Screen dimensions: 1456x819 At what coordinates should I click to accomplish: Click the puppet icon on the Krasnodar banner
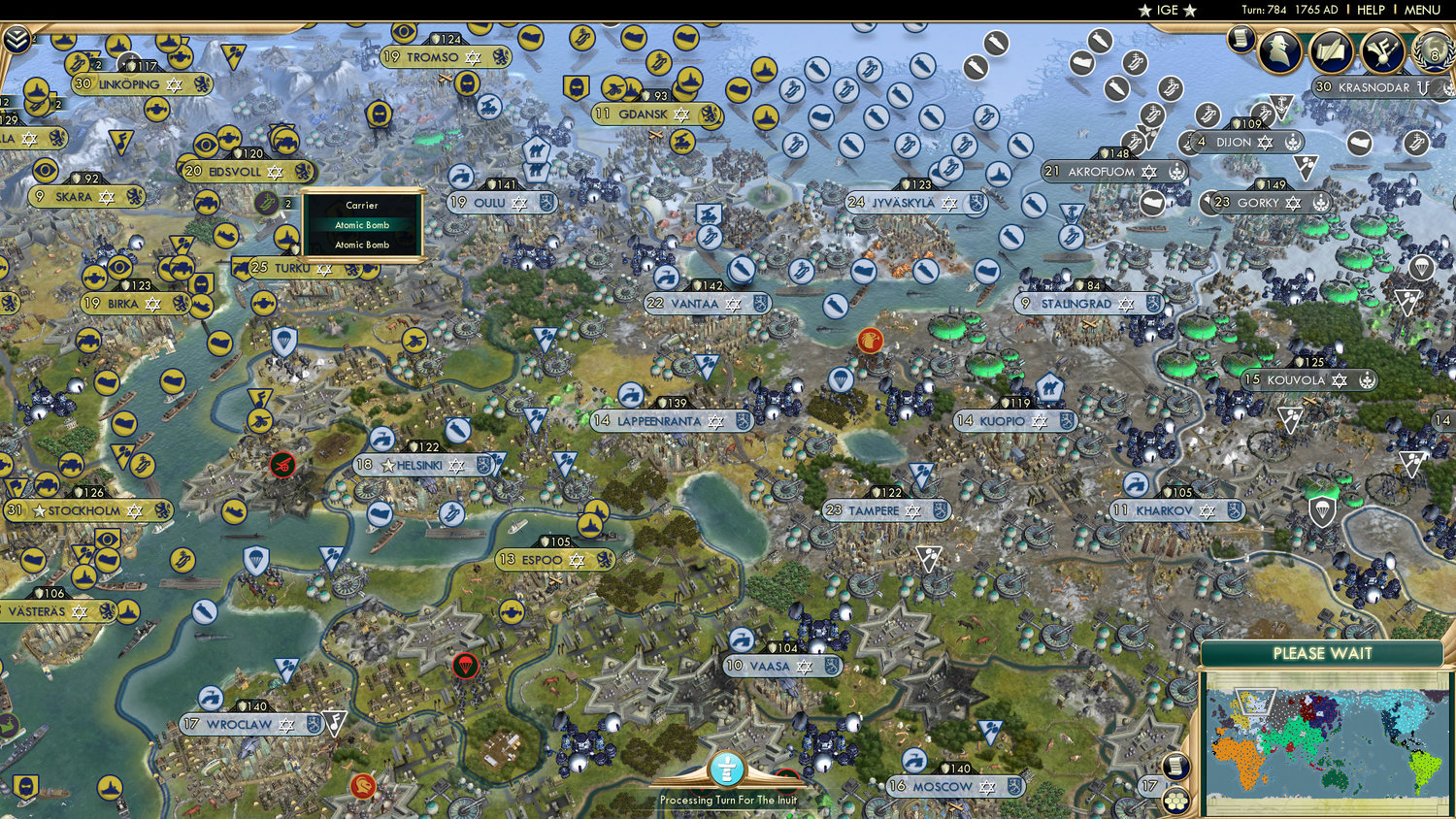[x=1423, y=87]
